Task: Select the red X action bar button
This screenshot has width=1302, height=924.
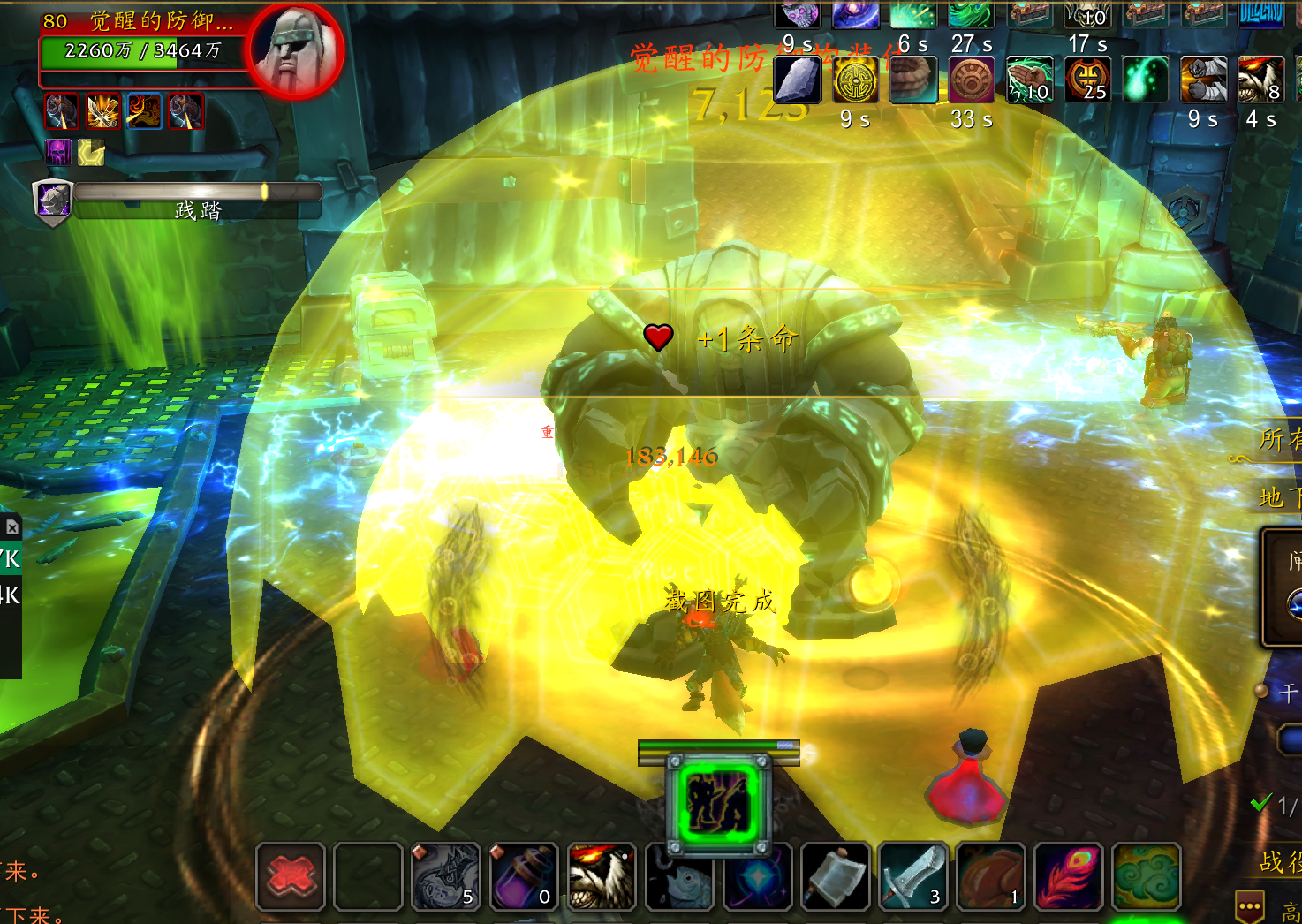Action: pyautogui.click(x=291, y=876)
